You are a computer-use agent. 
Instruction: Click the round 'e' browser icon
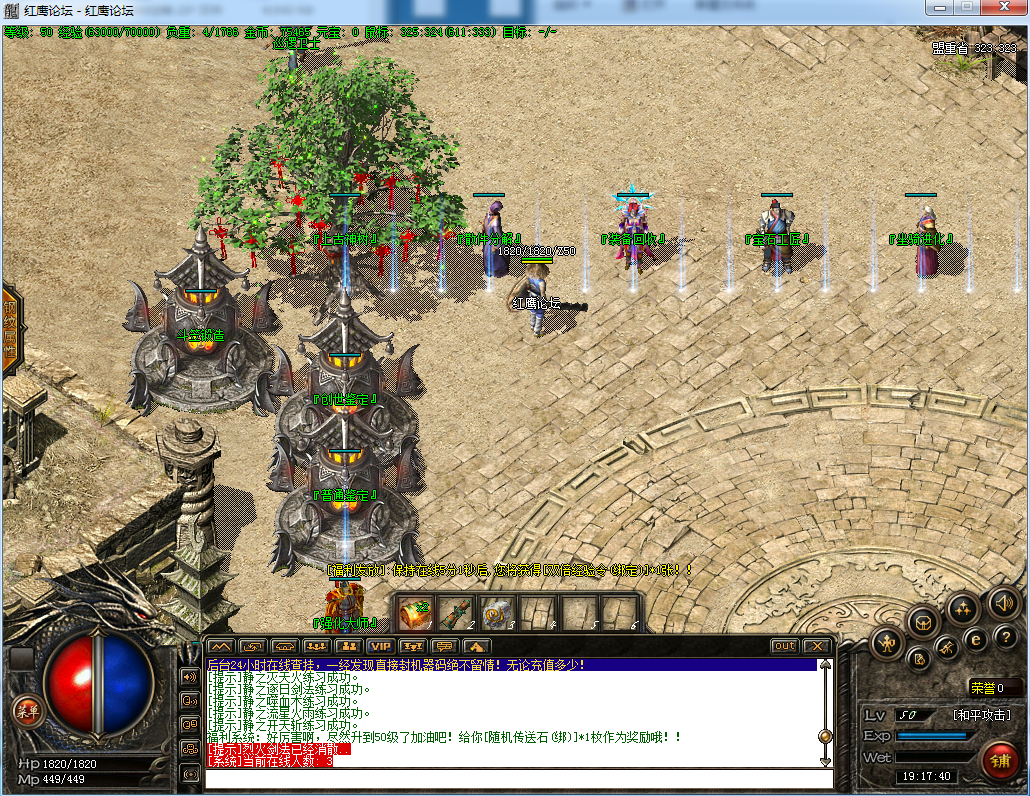pos(975,640)
